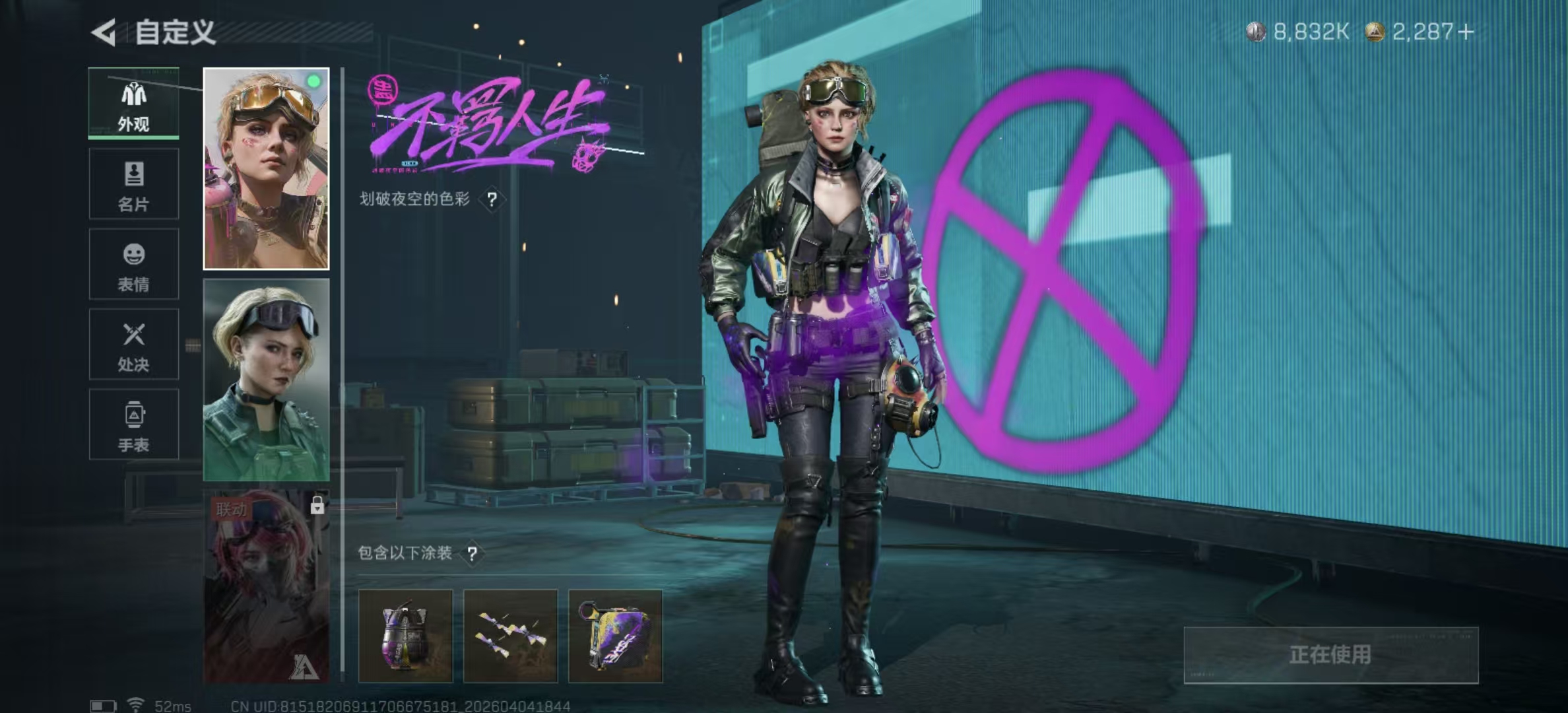Image resolution: width=1568 pixels, height=713 pixels.
Task: Open the 处决 execution tab
Action: (x=134, y=345)
